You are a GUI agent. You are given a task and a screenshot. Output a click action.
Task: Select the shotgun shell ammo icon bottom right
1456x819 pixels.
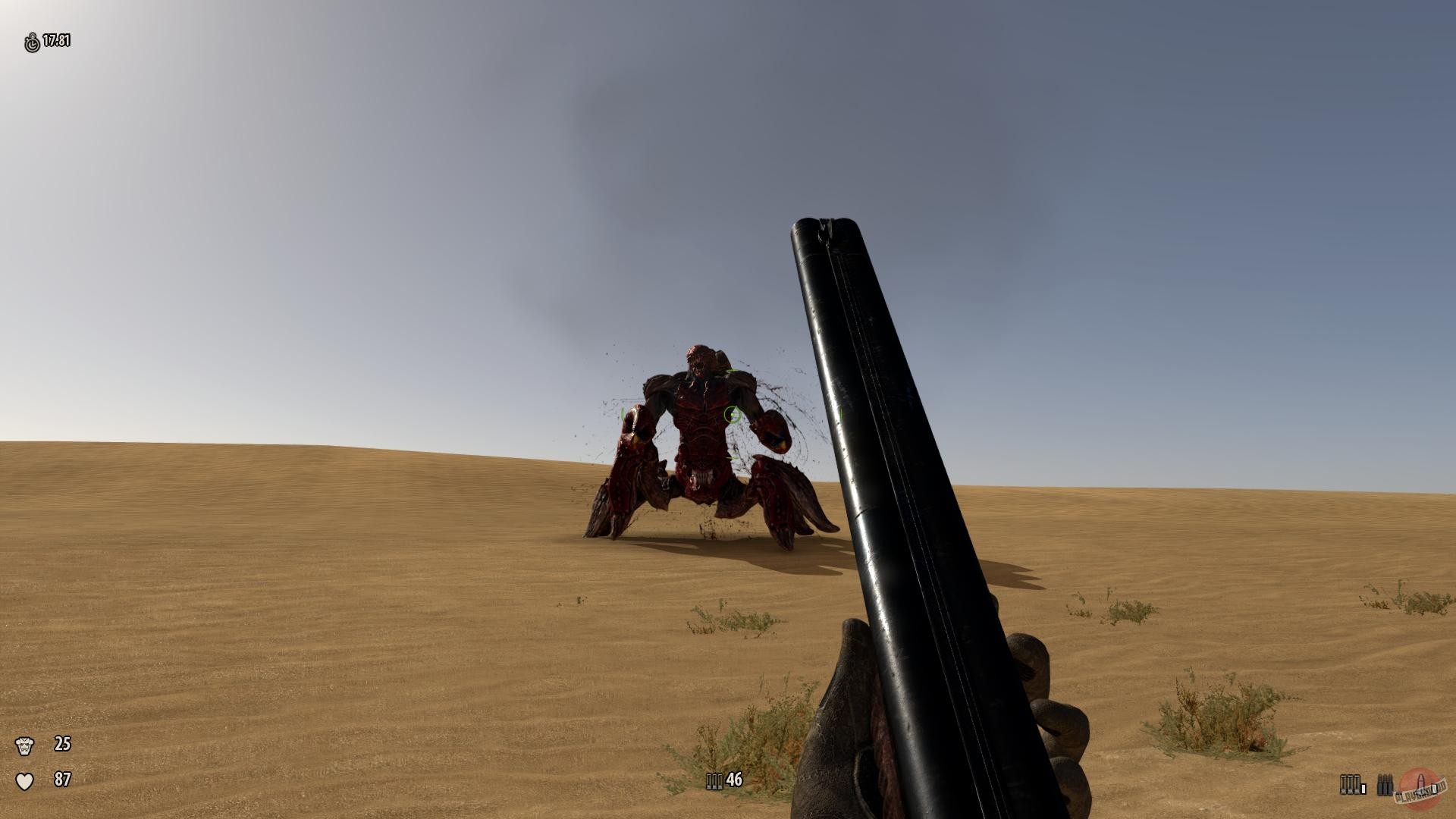(1351, 784)
